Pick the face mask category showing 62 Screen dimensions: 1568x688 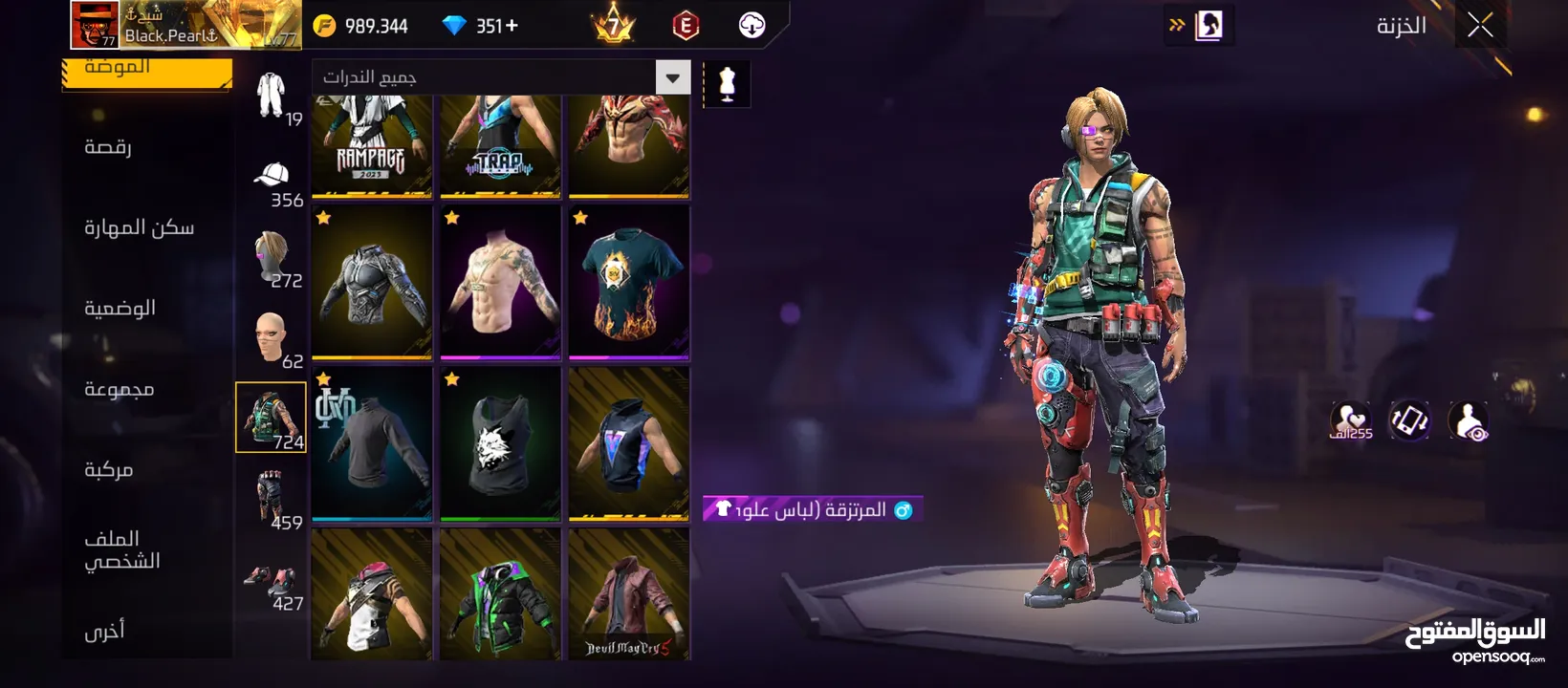[x=272, y=339]
